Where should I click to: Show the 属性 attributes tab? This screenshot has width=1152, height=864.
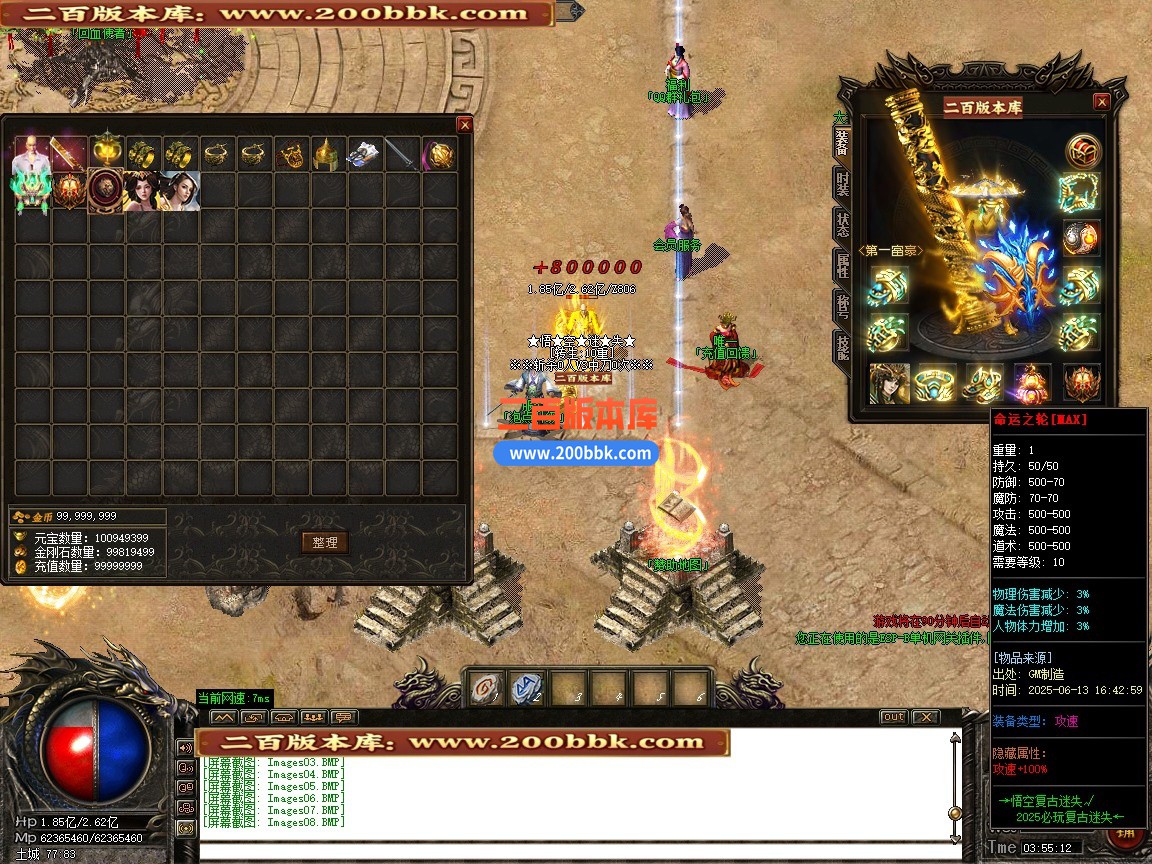843,268
